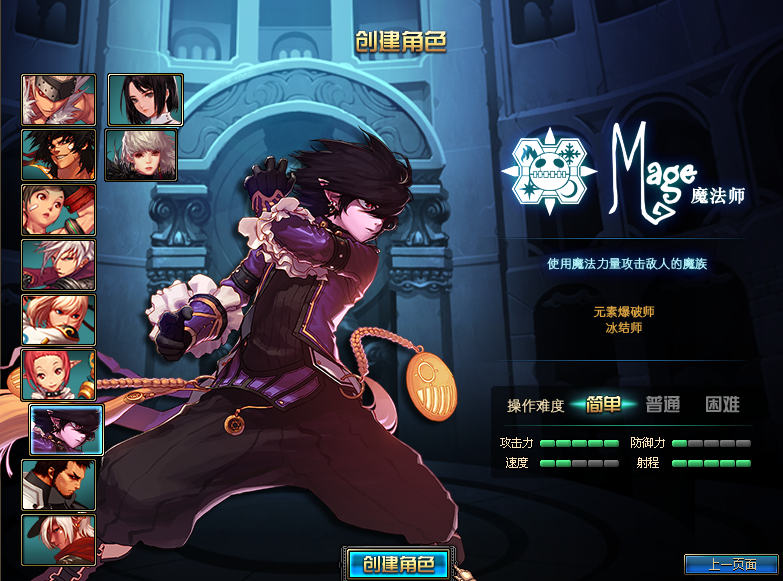
Task: Click the 创建角色 create character button
Action: 399,564
